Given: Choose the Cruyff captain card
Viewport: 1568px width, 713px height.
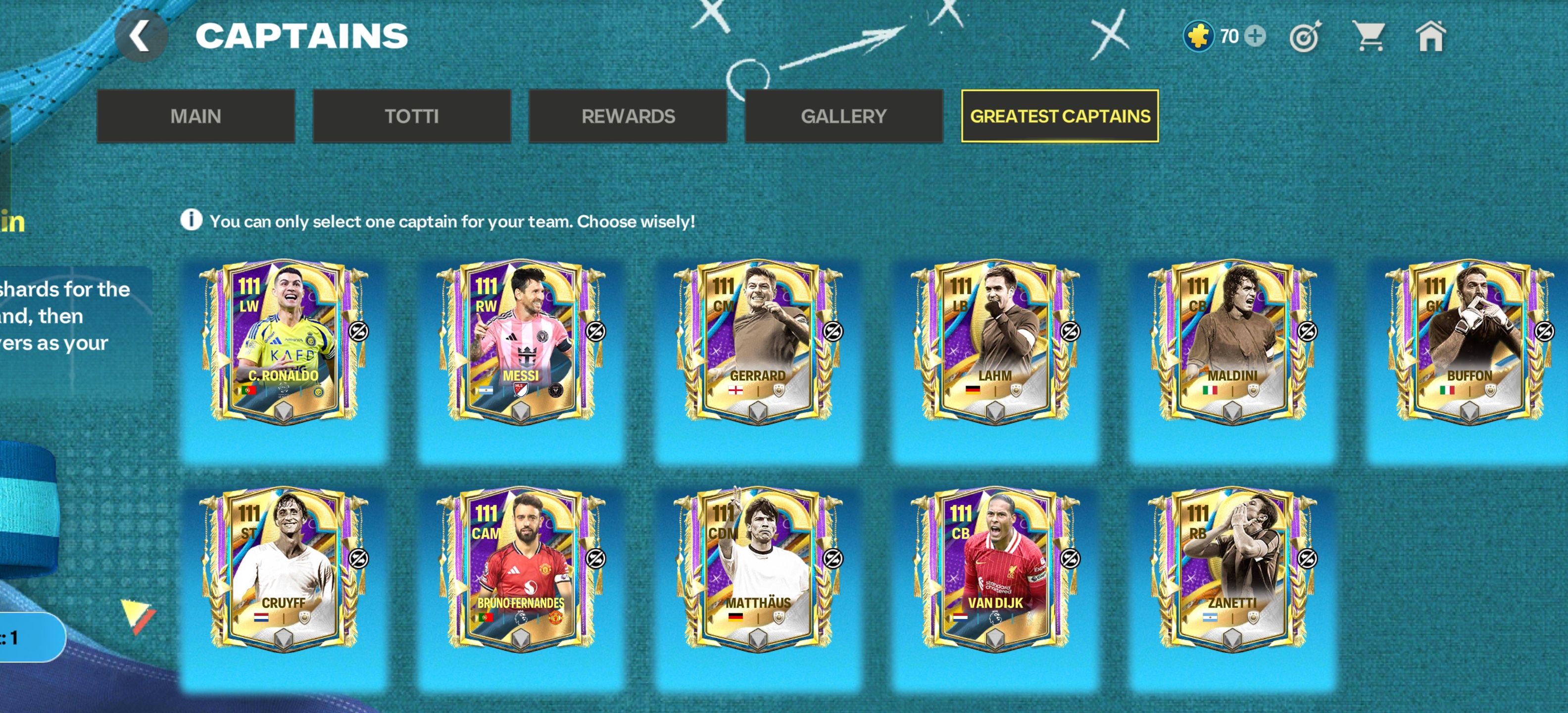Looking at the screenshot, I should tap(284, 568).
